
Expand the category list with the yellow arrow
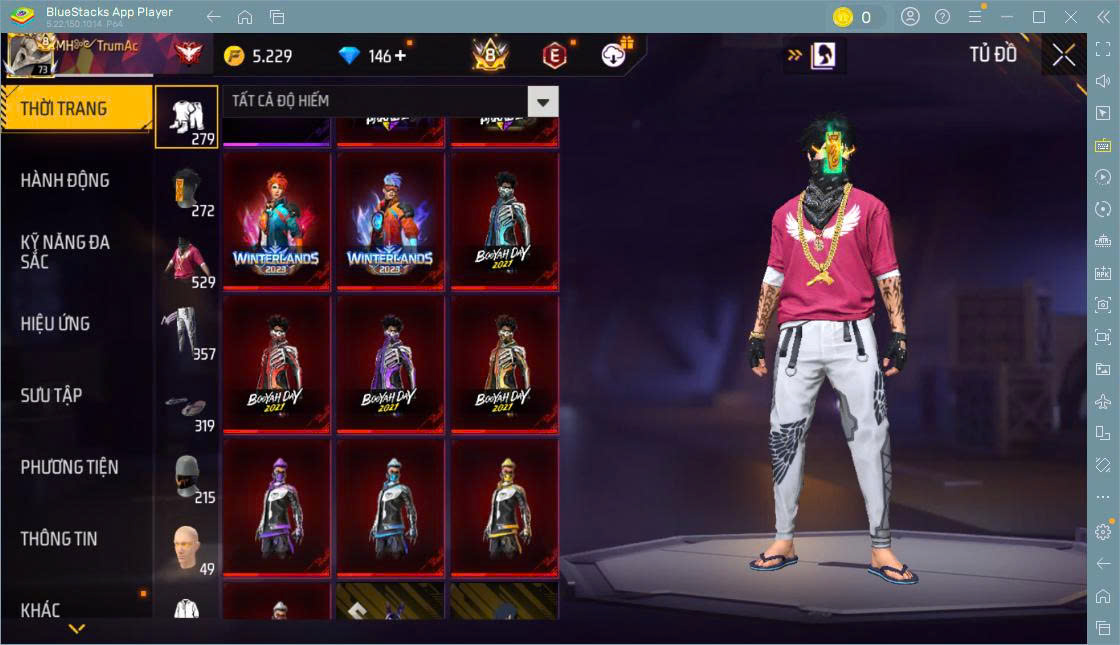pyautogui.click(x=77, y=629)
